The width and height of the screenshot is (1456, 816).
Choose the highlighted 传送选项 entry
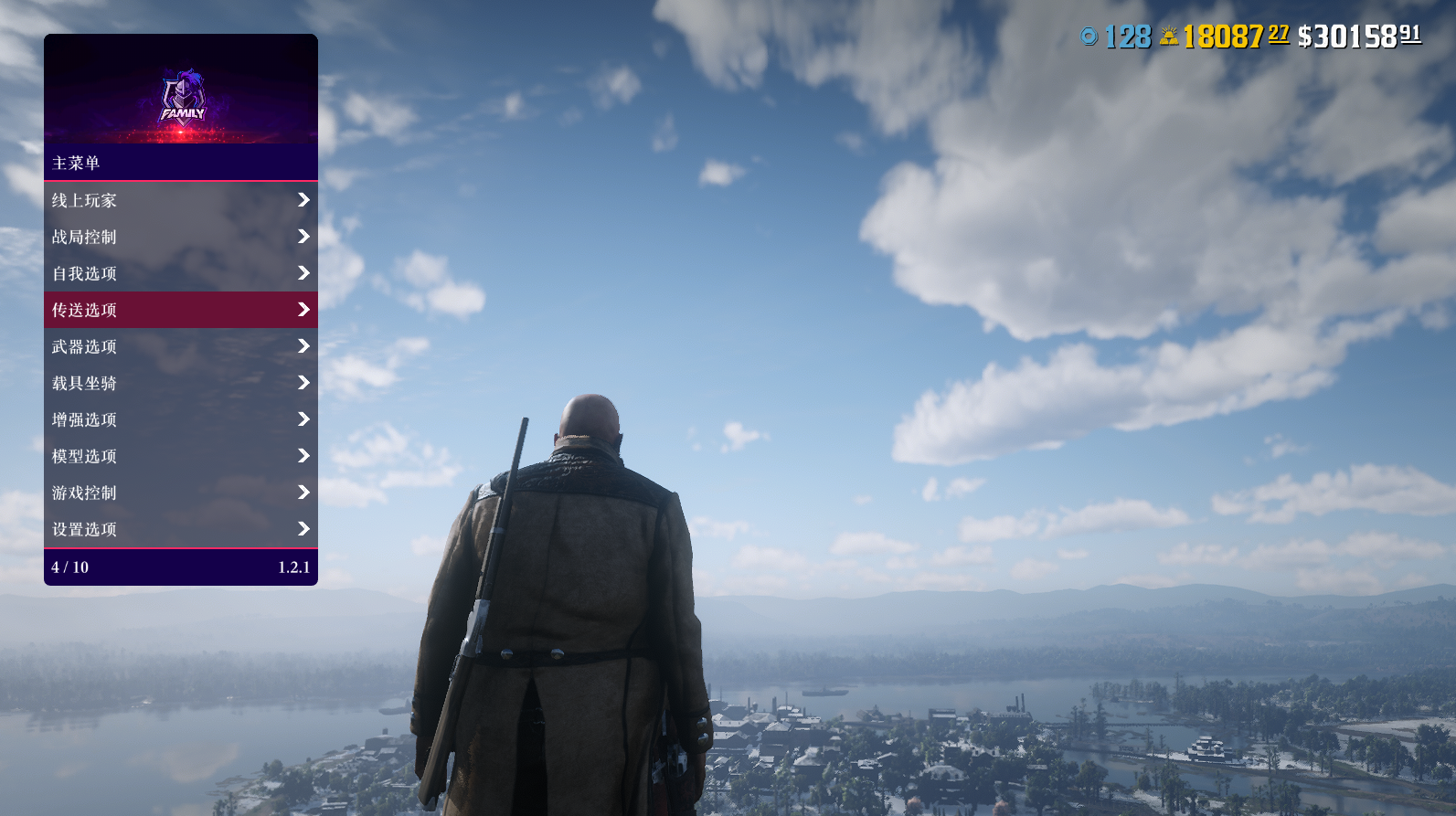point(180,310)
